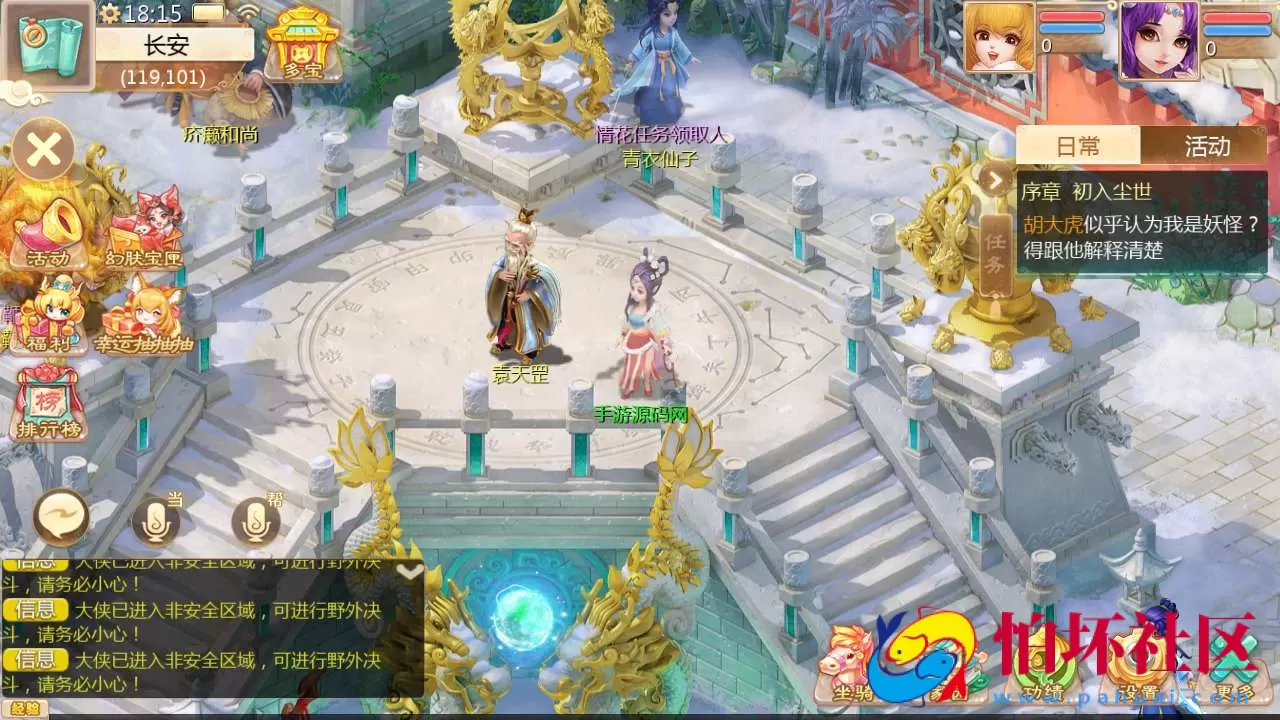Collapse the chat panel with down arrow

click(408, 570)
